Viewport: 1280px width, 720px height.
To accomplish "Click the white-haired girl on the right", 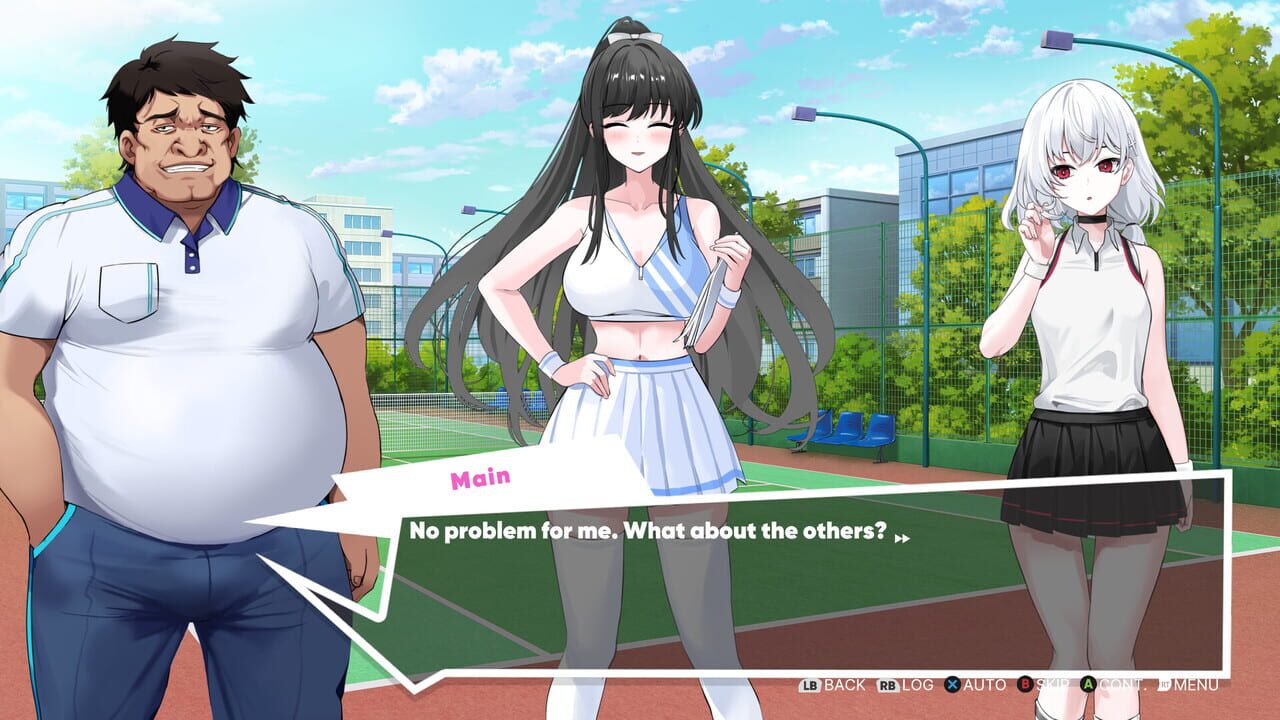I will pyautogui.click(x=1090, y=300).
